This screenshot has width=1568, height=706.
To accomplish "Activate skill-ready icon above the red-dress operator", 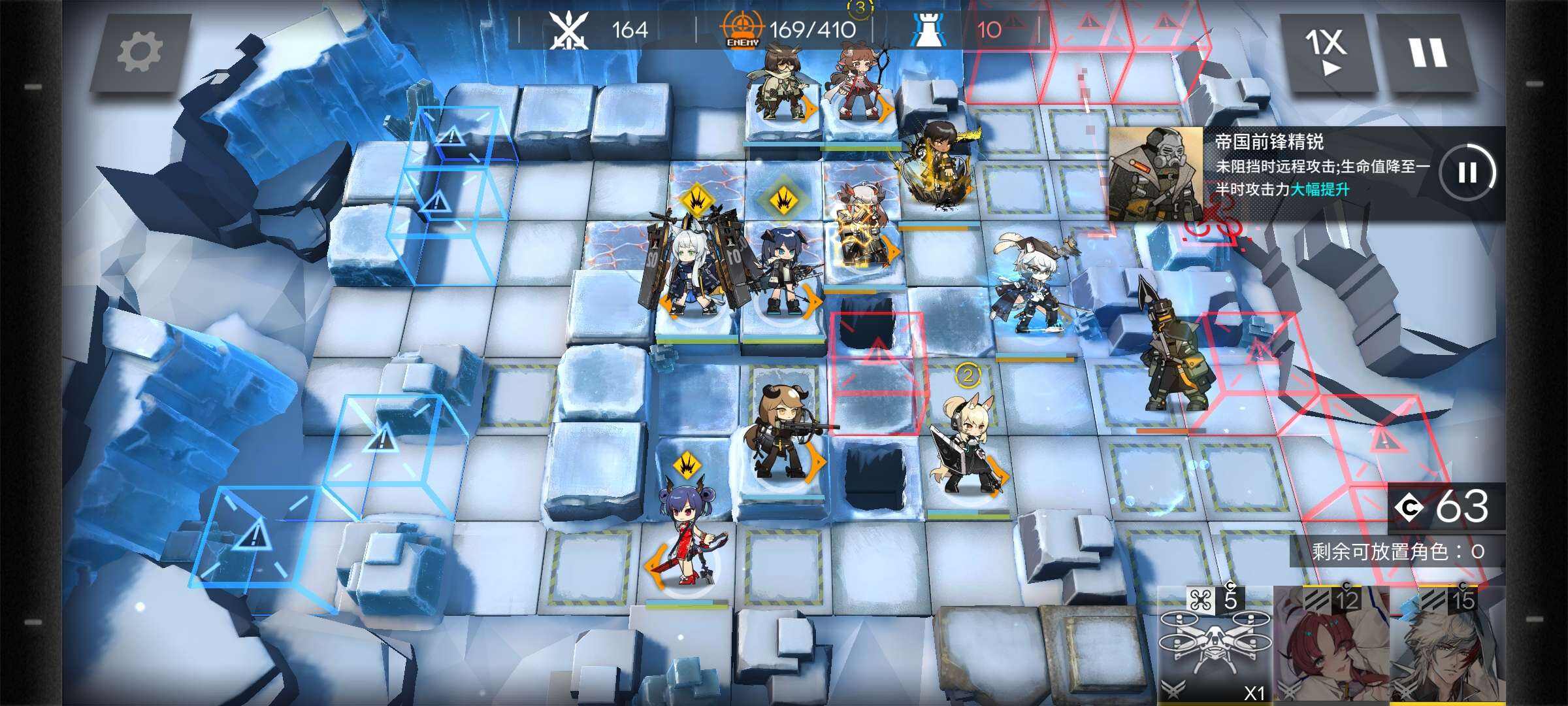I will [686, 465].
